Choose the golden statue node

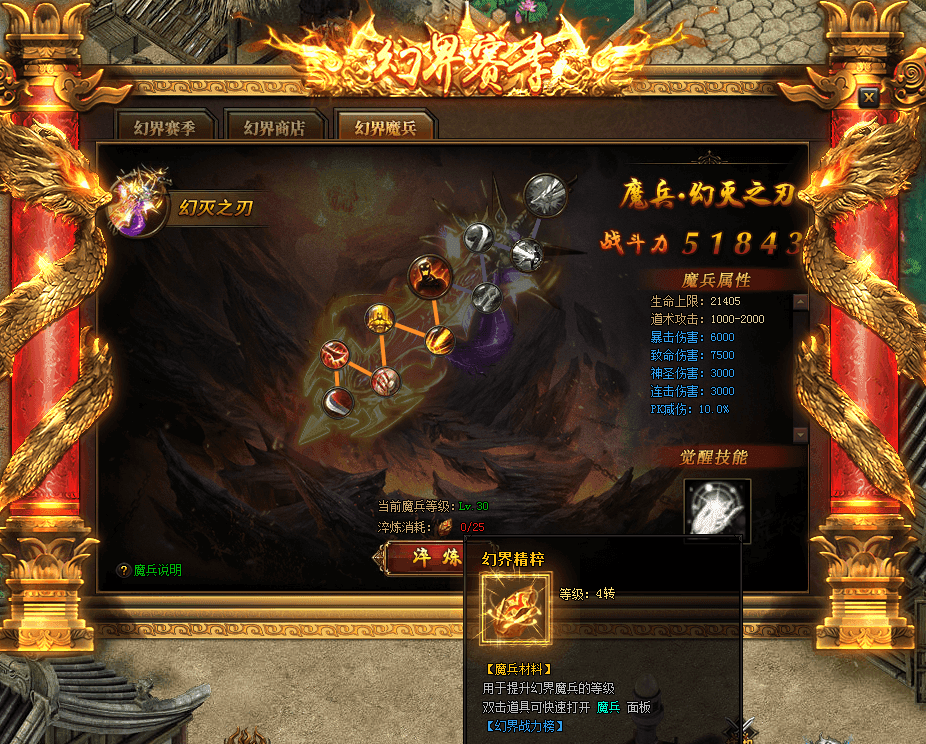380,320
